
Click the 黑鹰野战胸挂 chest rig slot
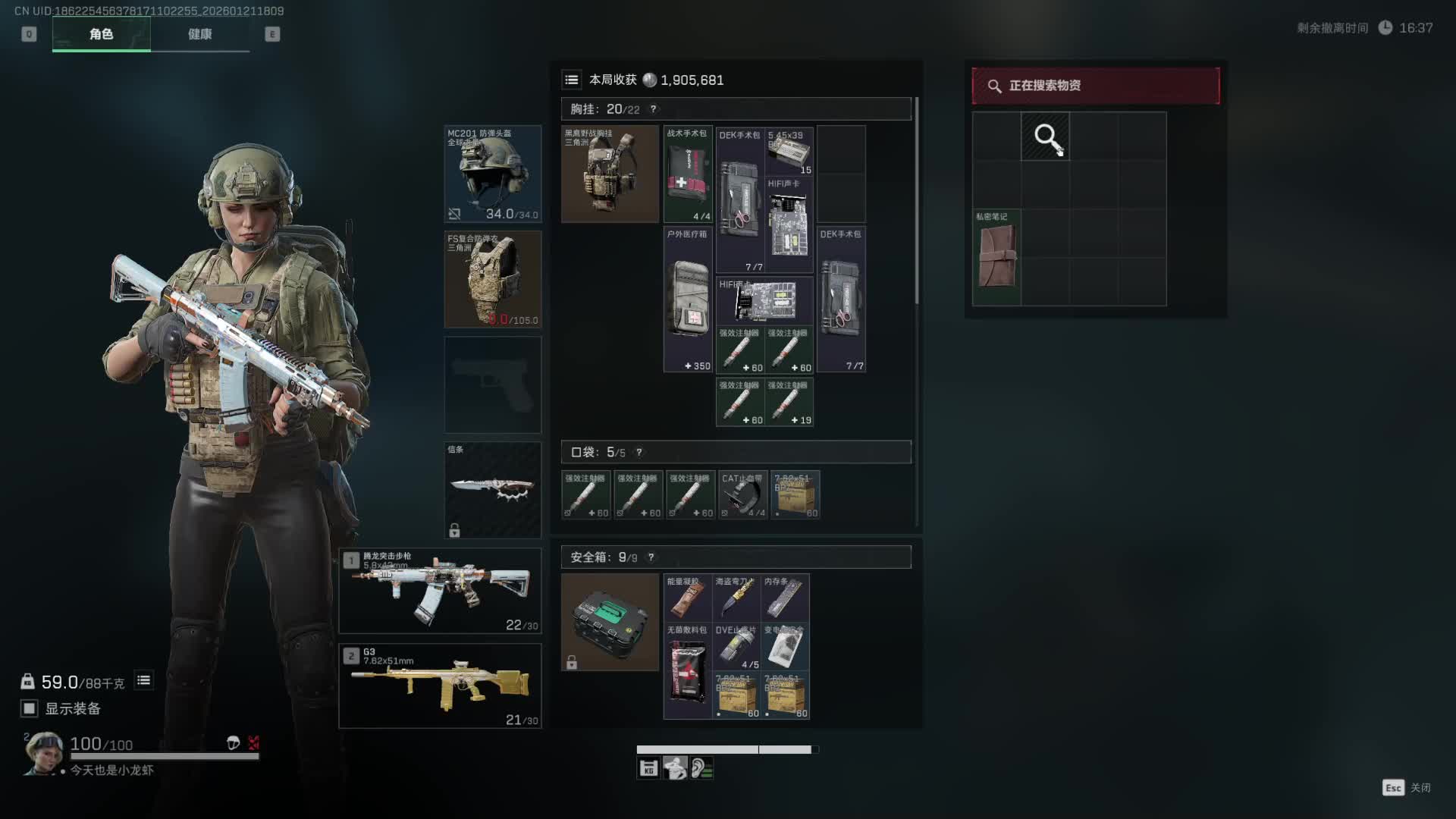pyautogui.click(x=610, y=174)
